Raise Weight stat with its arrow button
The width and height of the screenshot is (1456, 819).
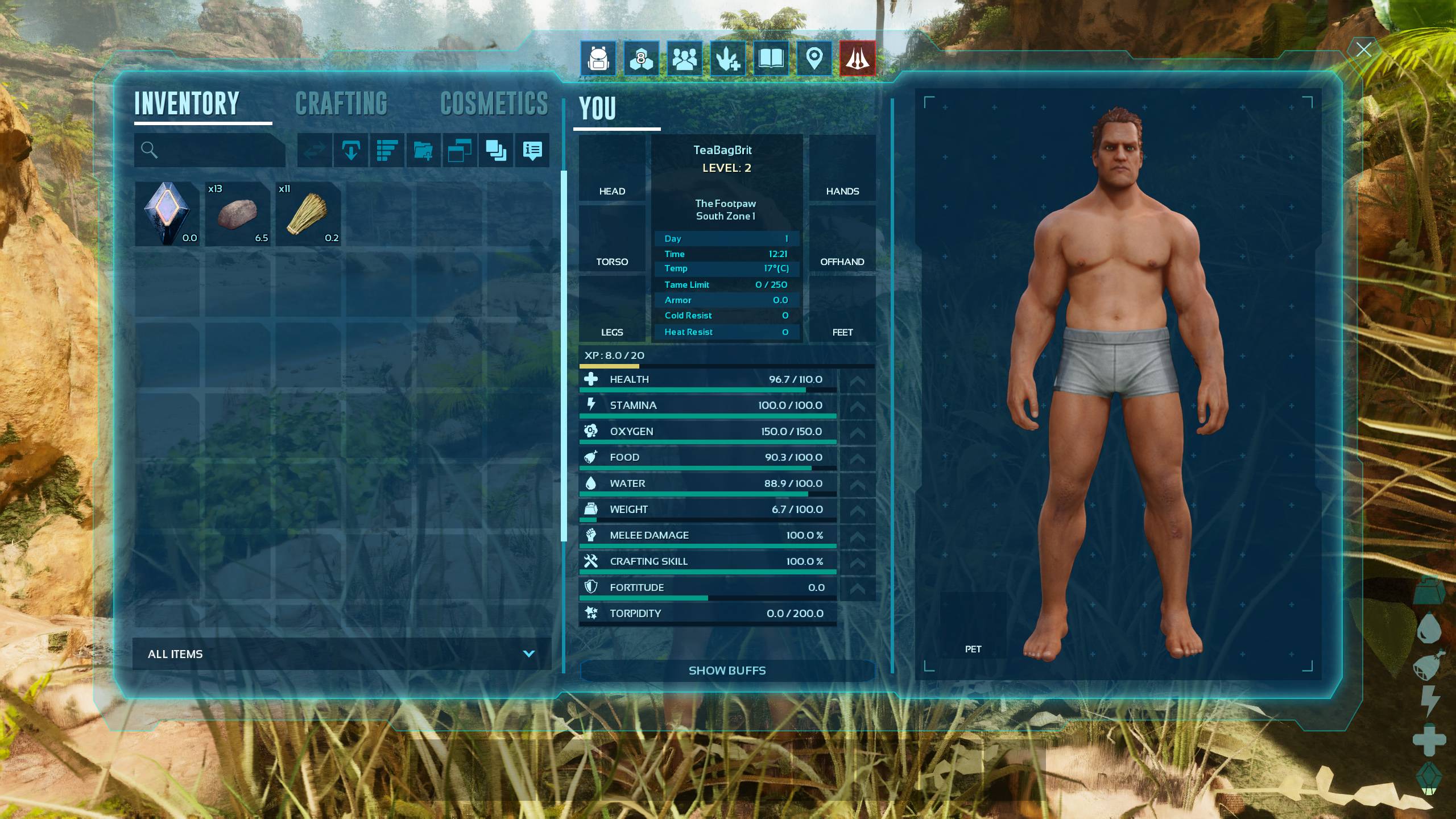(857, 510)
